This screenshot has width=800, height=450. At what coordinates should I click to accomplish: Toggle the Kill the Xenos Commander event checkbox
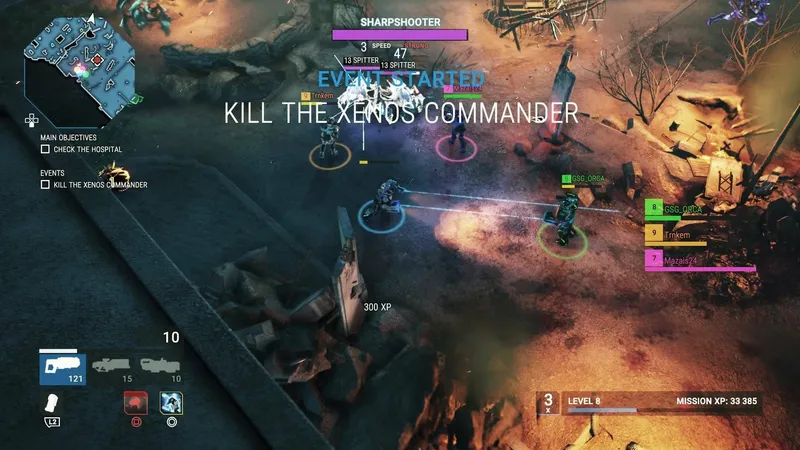tap(45, 184)
